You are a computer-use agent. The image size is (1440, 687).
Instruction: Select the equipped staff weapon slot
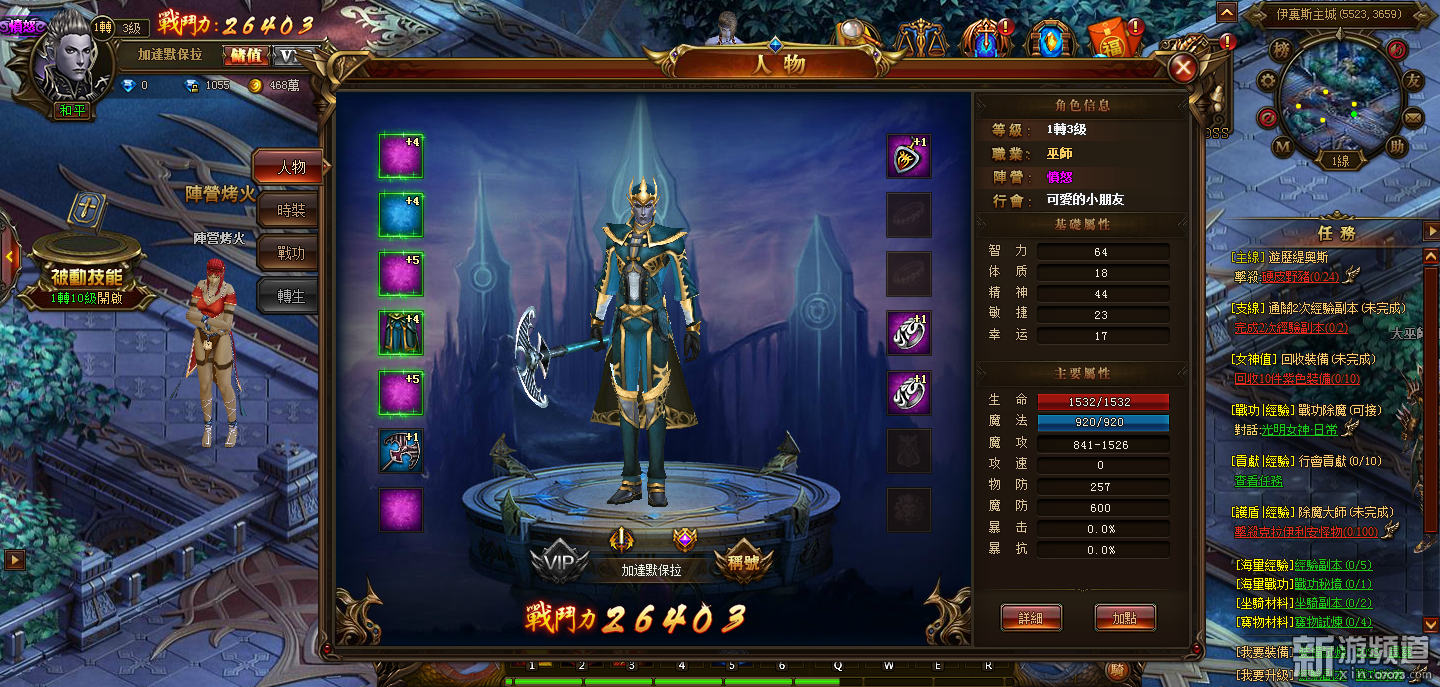pos(400,452)
